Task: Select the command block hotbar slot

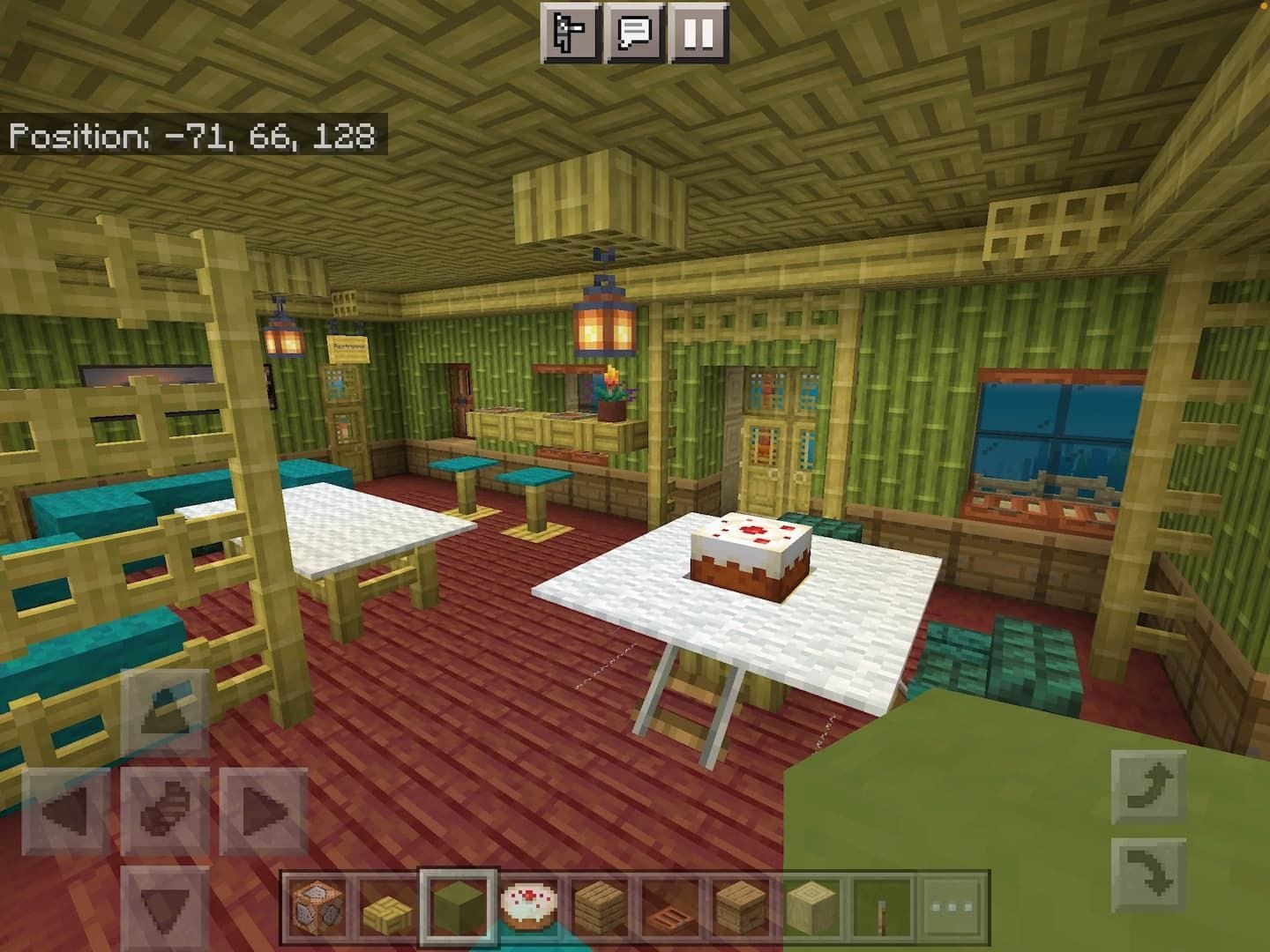Action: (316, 905)
